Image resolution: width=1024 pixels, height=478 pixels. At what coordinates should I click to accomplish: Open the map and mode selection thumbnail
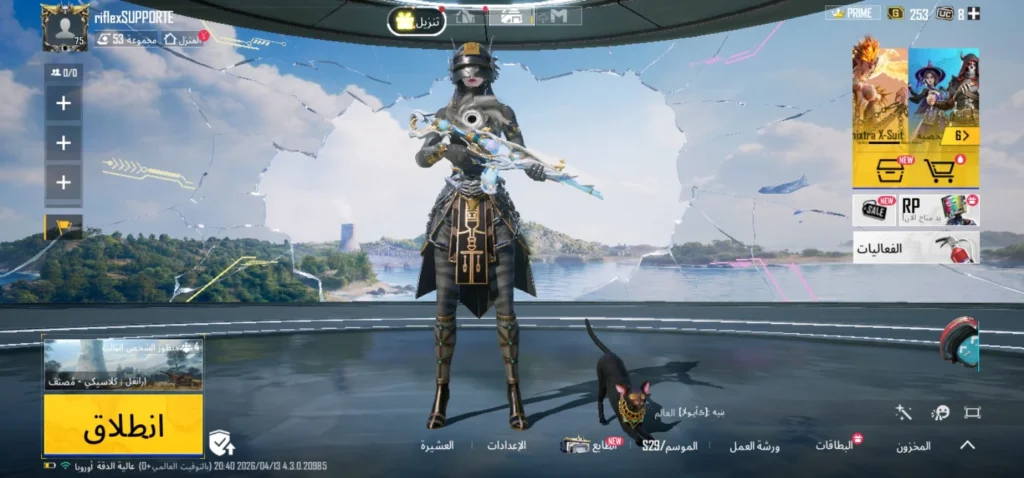point(123,365)
